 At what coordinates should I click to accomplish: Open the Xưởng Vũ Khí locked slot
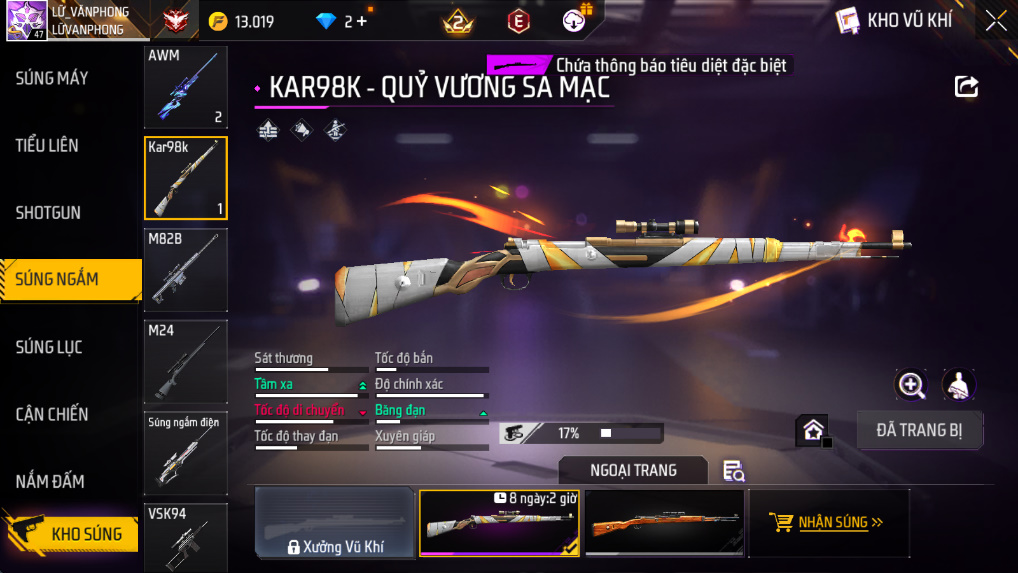click(x=335, y=522)
